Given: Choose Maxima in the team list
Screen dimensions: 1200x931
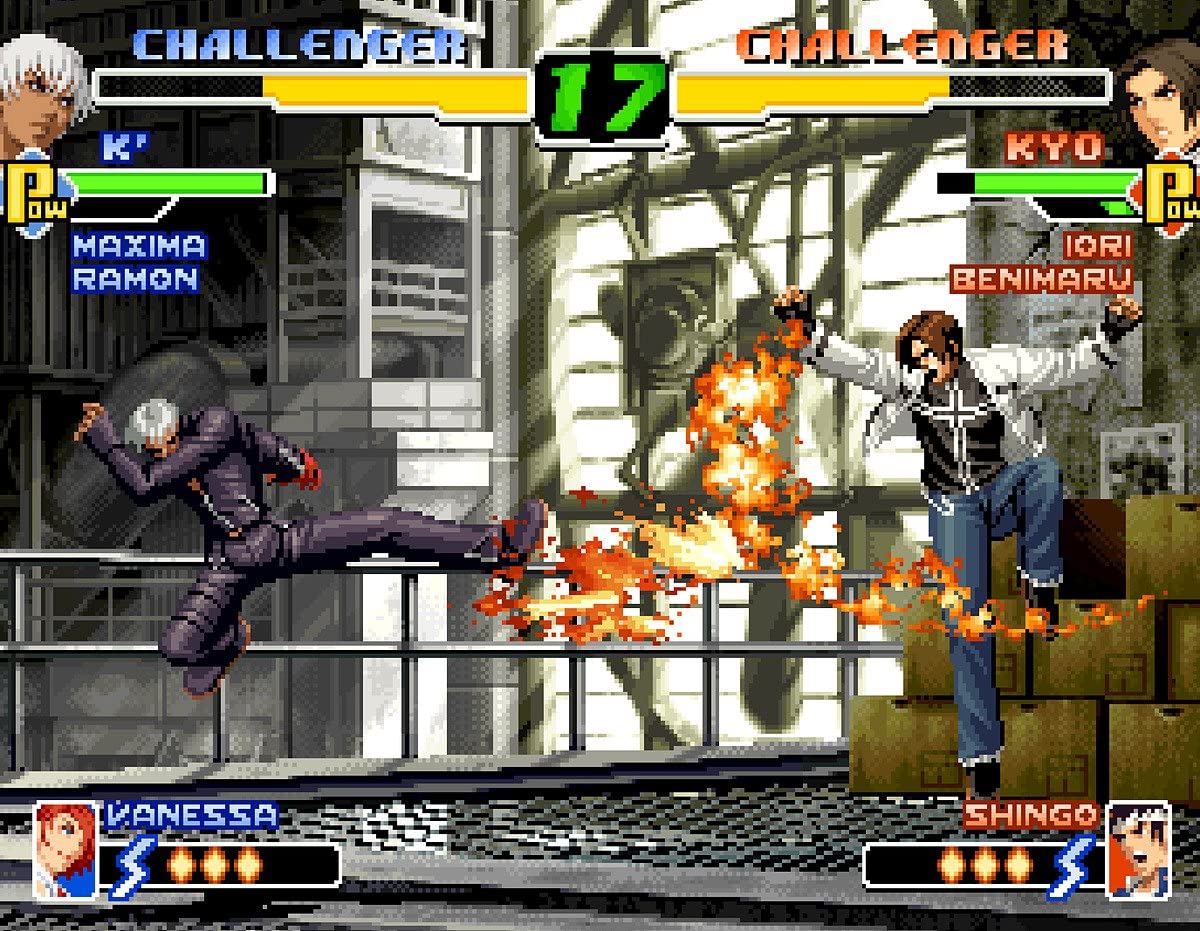Looking at the screenshot, I should [139, 246].
